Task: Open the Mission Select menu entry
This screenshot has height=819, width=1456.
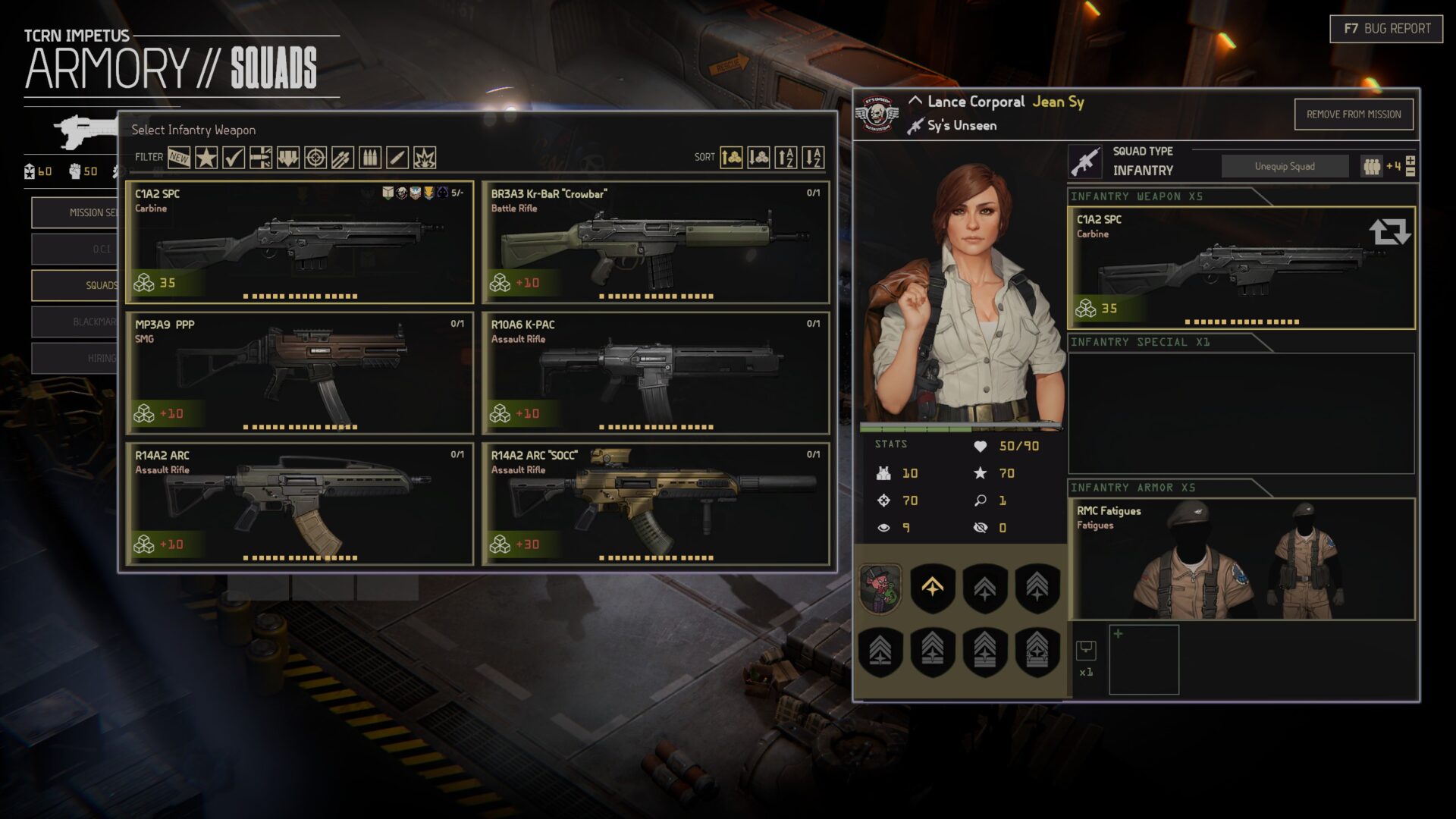Action: (76, 212)
